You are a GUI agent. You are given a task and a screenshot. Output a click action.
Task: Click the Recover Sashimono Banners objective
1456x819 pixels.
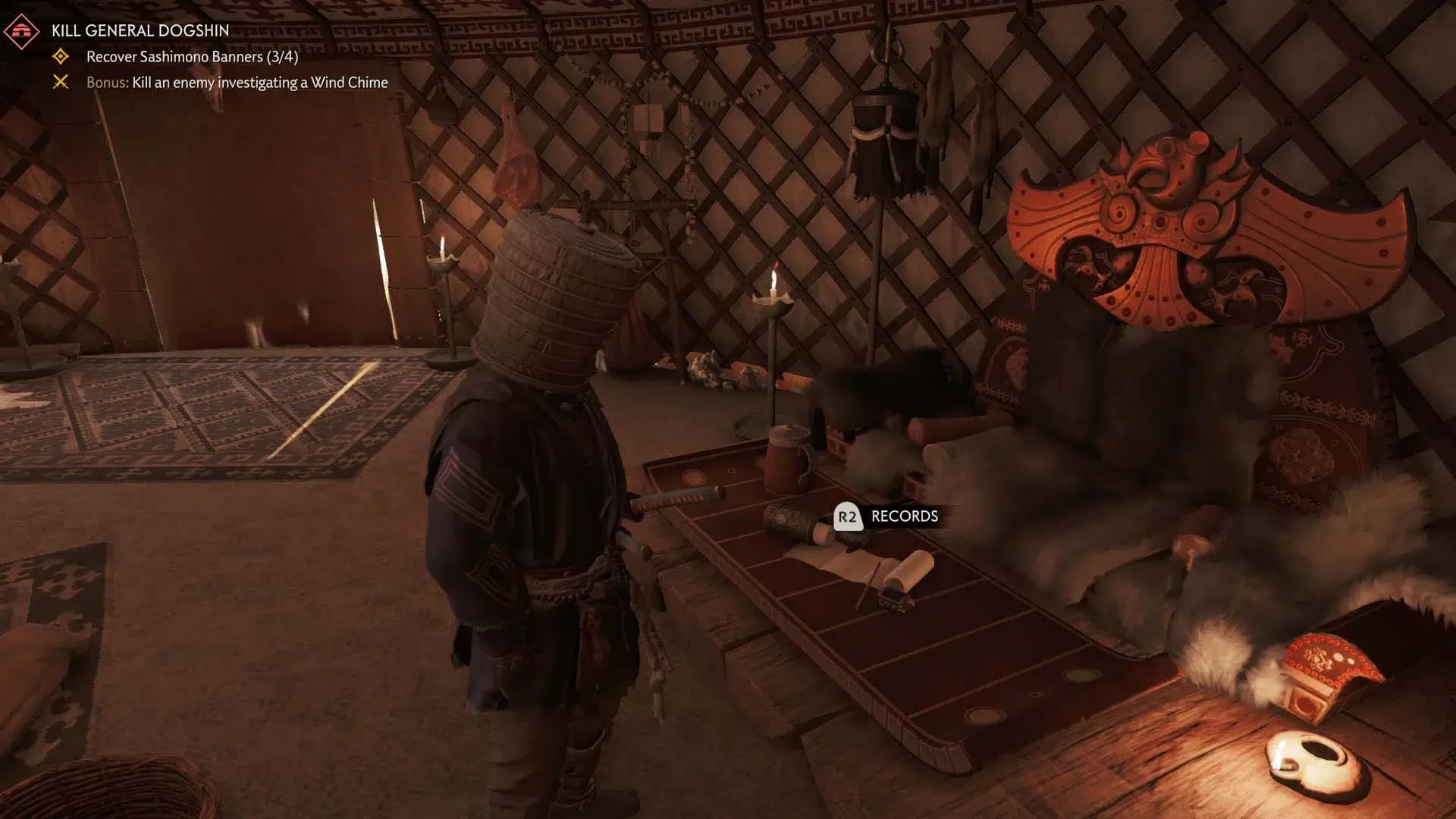(192, 57)
